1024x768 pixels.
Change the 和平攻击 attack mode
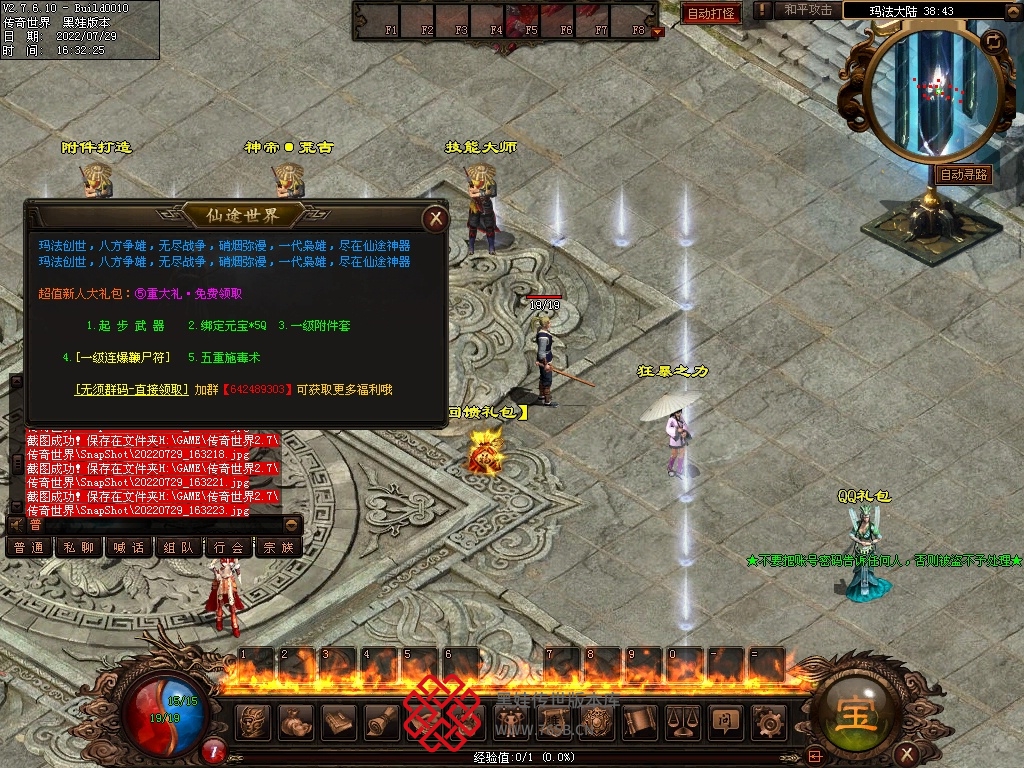(808, 10)
